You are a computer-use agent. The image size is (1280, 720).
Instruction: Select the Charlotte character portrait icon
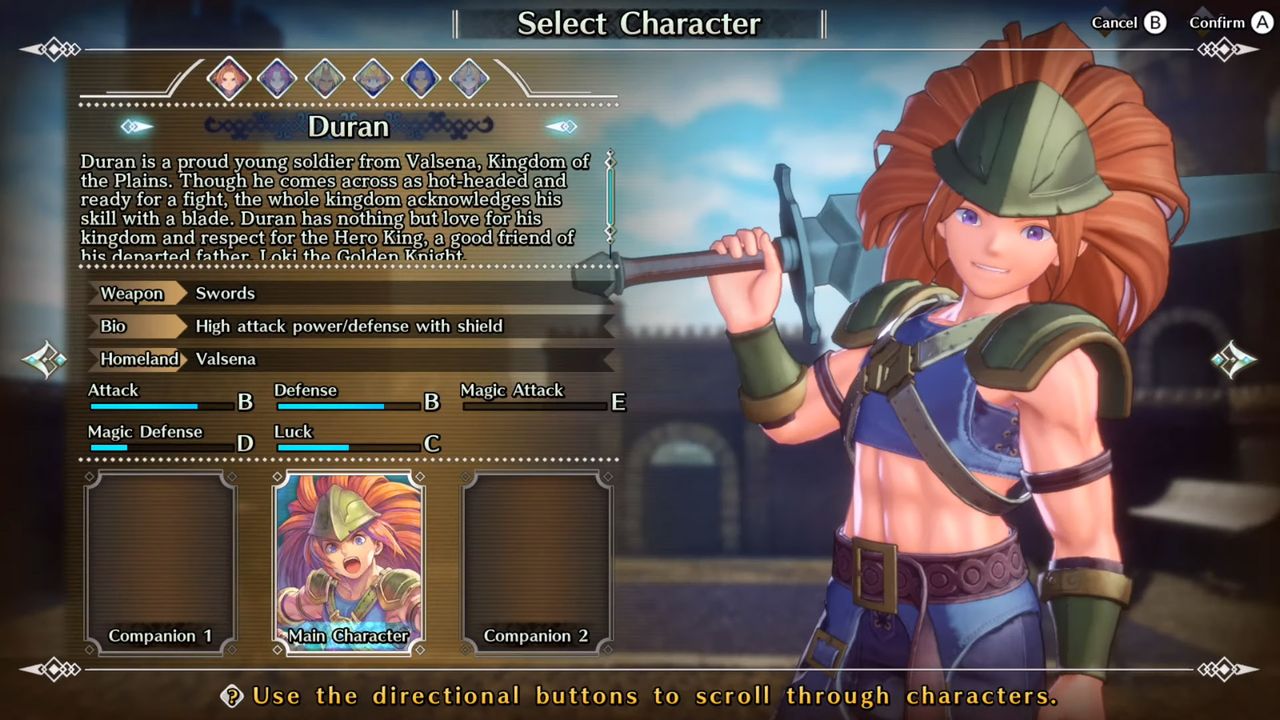[x=373, y=78]
